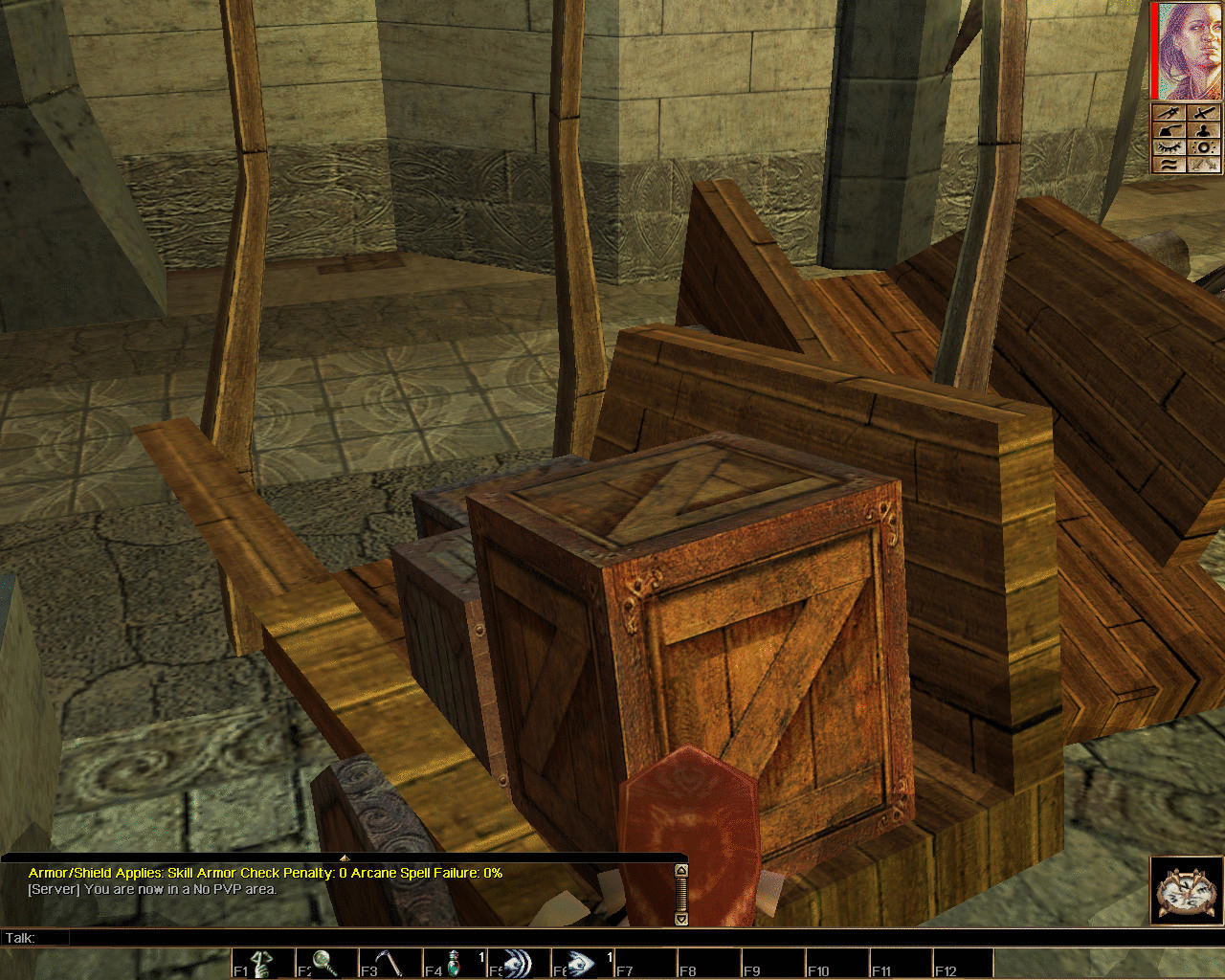Activate the F2 magnifying glass quickslot

click(x=327, y=963)
